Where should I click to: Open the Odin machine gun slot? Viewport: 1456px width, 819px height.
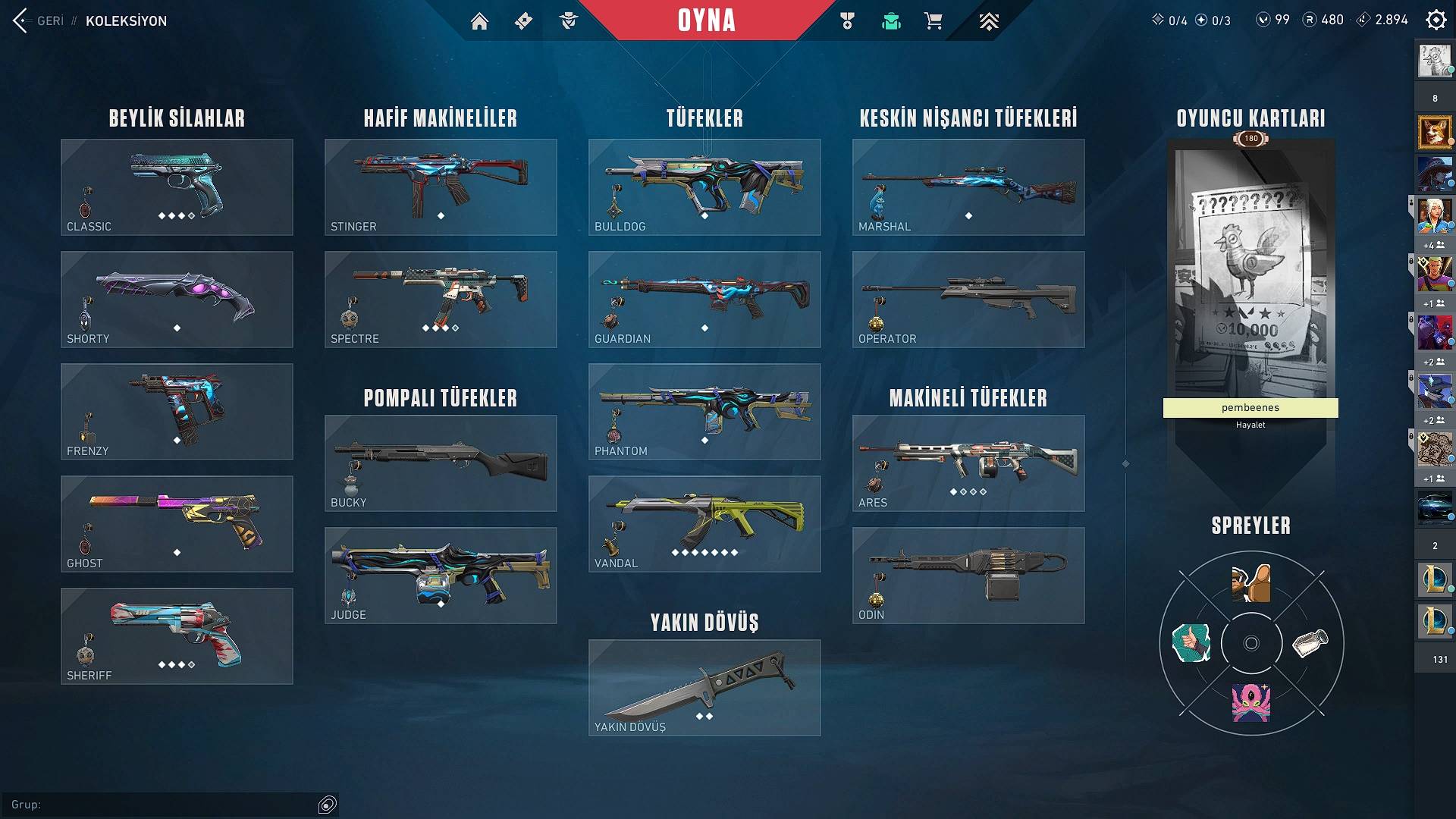(x=968, y=576)
